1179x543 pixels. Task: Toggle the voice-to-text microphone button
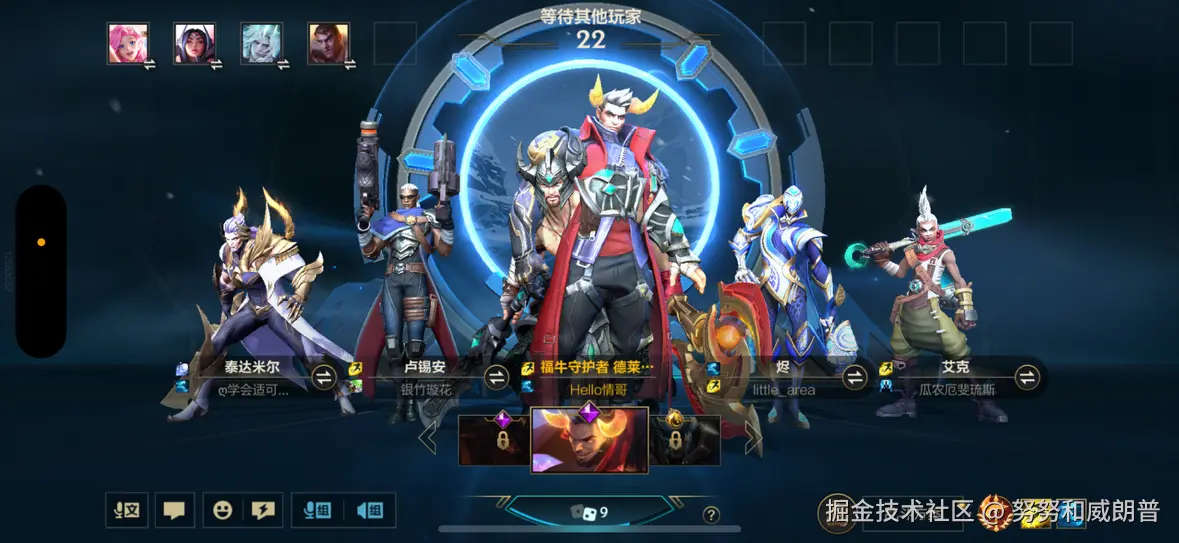(x=127, y=510)
